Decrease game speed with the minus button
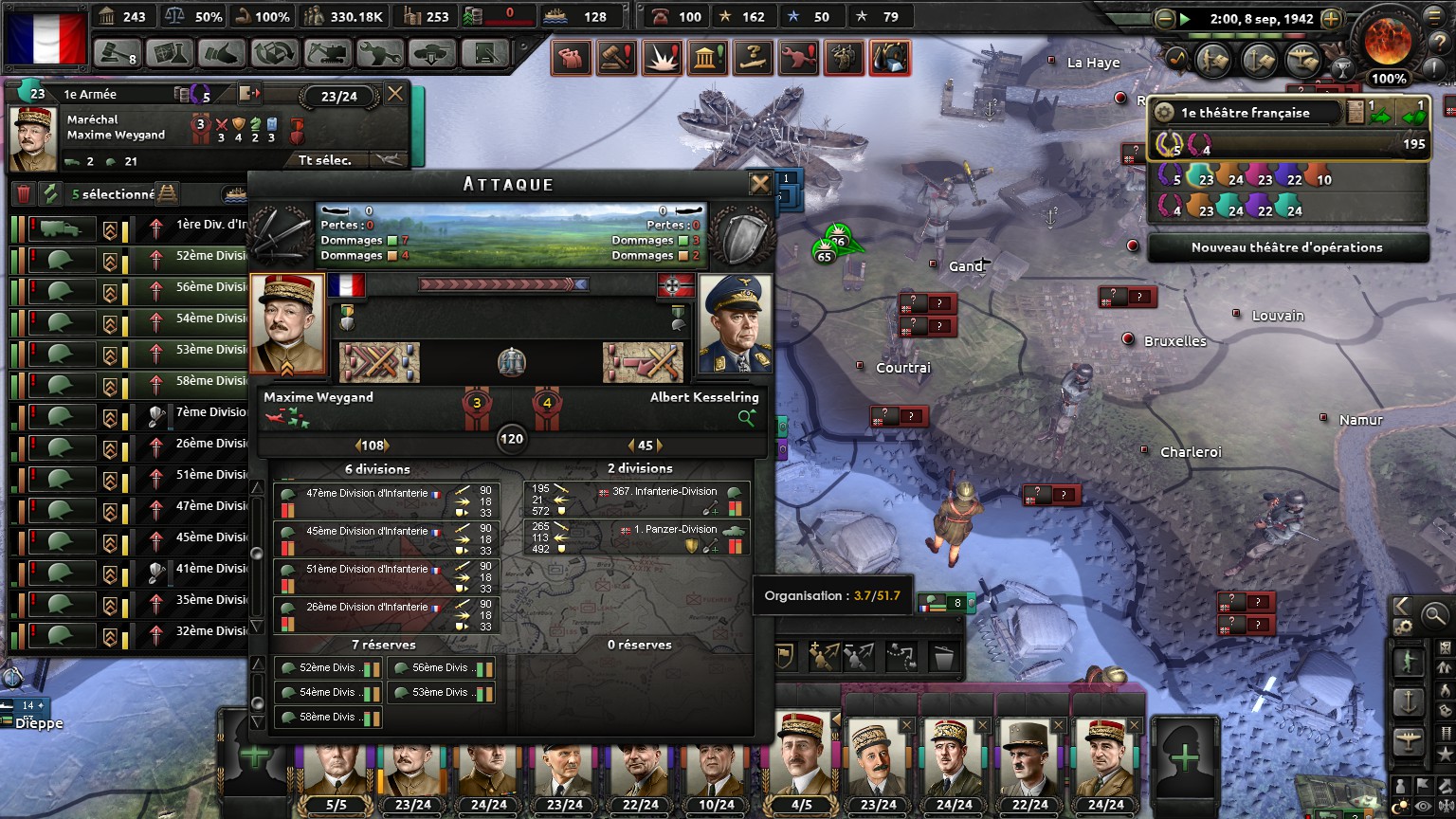Screen dimensions: 1456x819 point(1165,18)
